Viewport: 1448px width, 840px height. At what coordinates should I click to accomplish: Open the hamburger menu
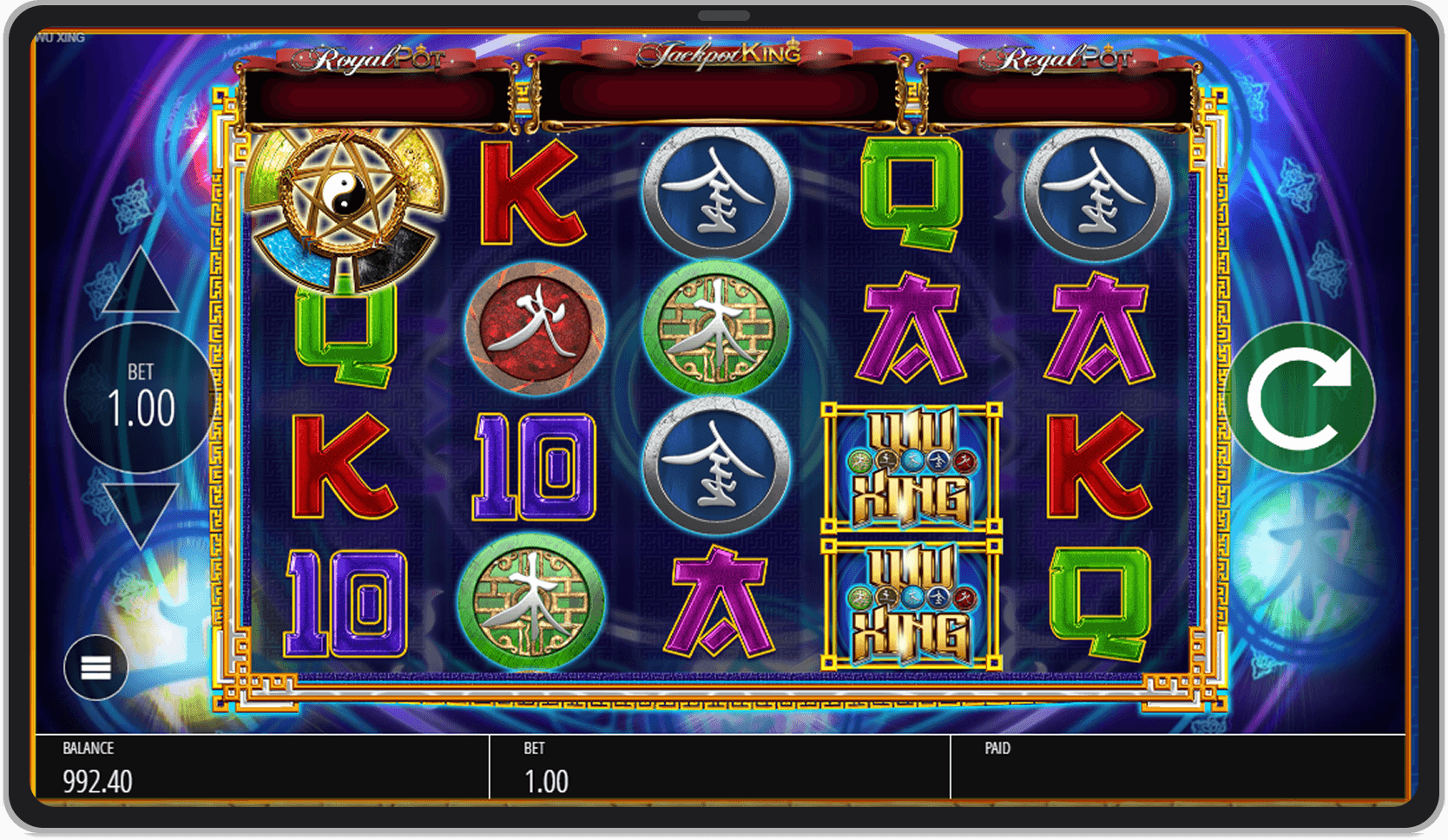(95, 667)
